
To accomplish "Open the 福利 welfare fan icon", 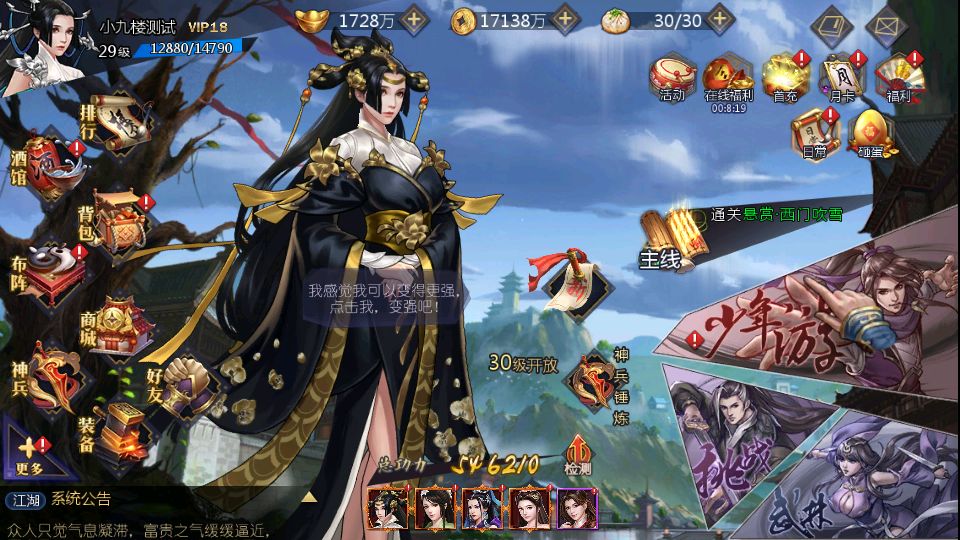I will [x=897, y=77].
